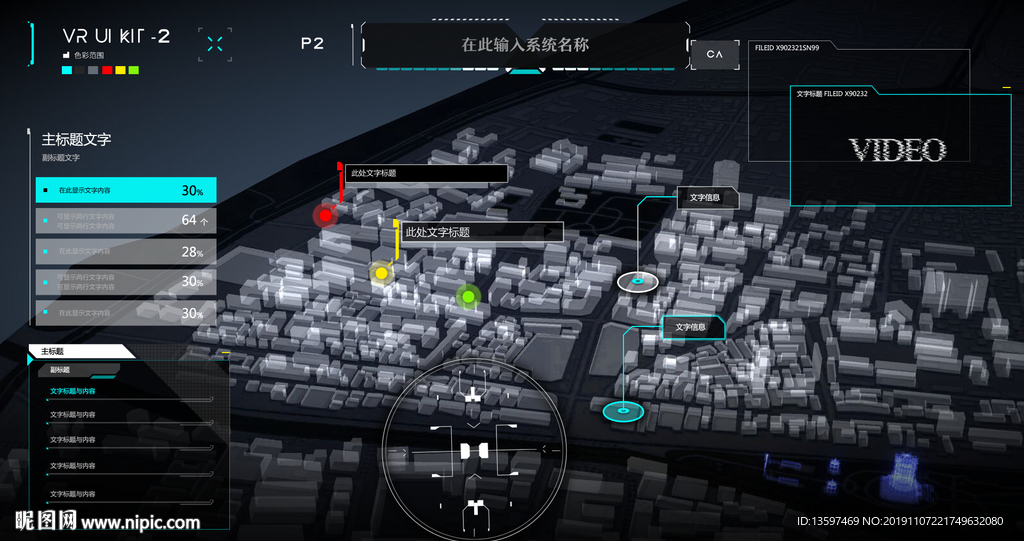Click the cyan crosshair target icon
The height and width of the screenshot is (541, 1024).
pyautogui.click(x=215, y=43)
